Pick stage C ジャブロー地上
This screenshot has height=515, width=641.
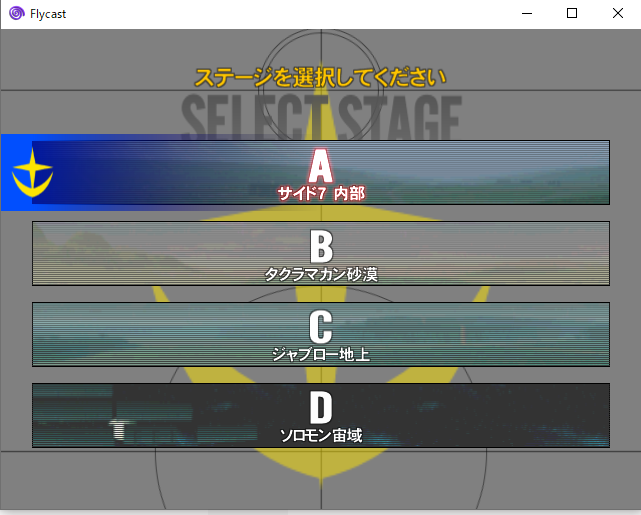(320, 334)
